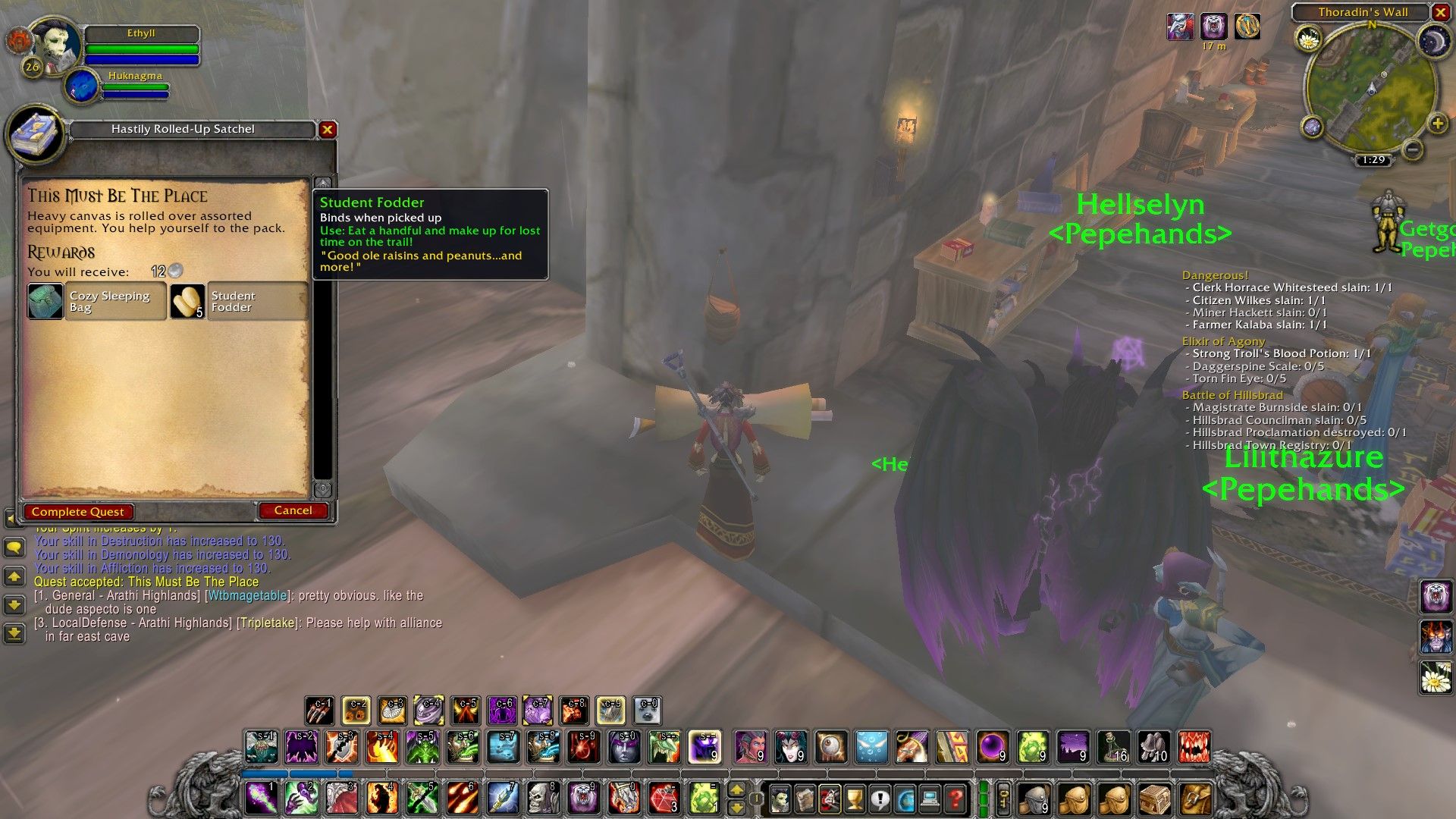Open the Talents panel icon
Viewport: 1456px width, 819px height.
[x=830, y=799]
